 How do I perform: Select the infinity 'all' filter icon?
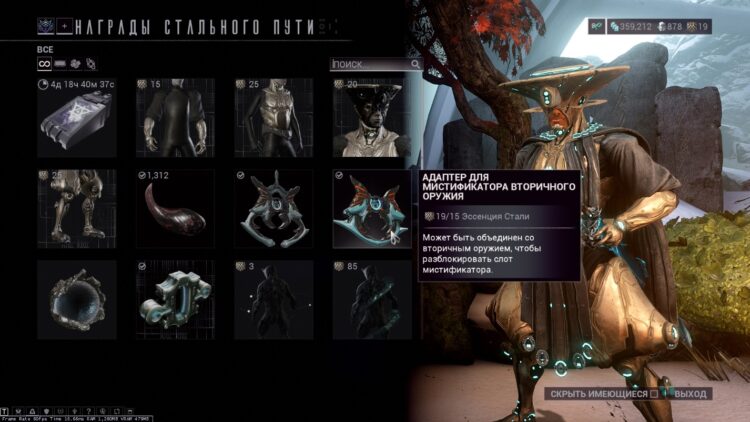point(44,64)
